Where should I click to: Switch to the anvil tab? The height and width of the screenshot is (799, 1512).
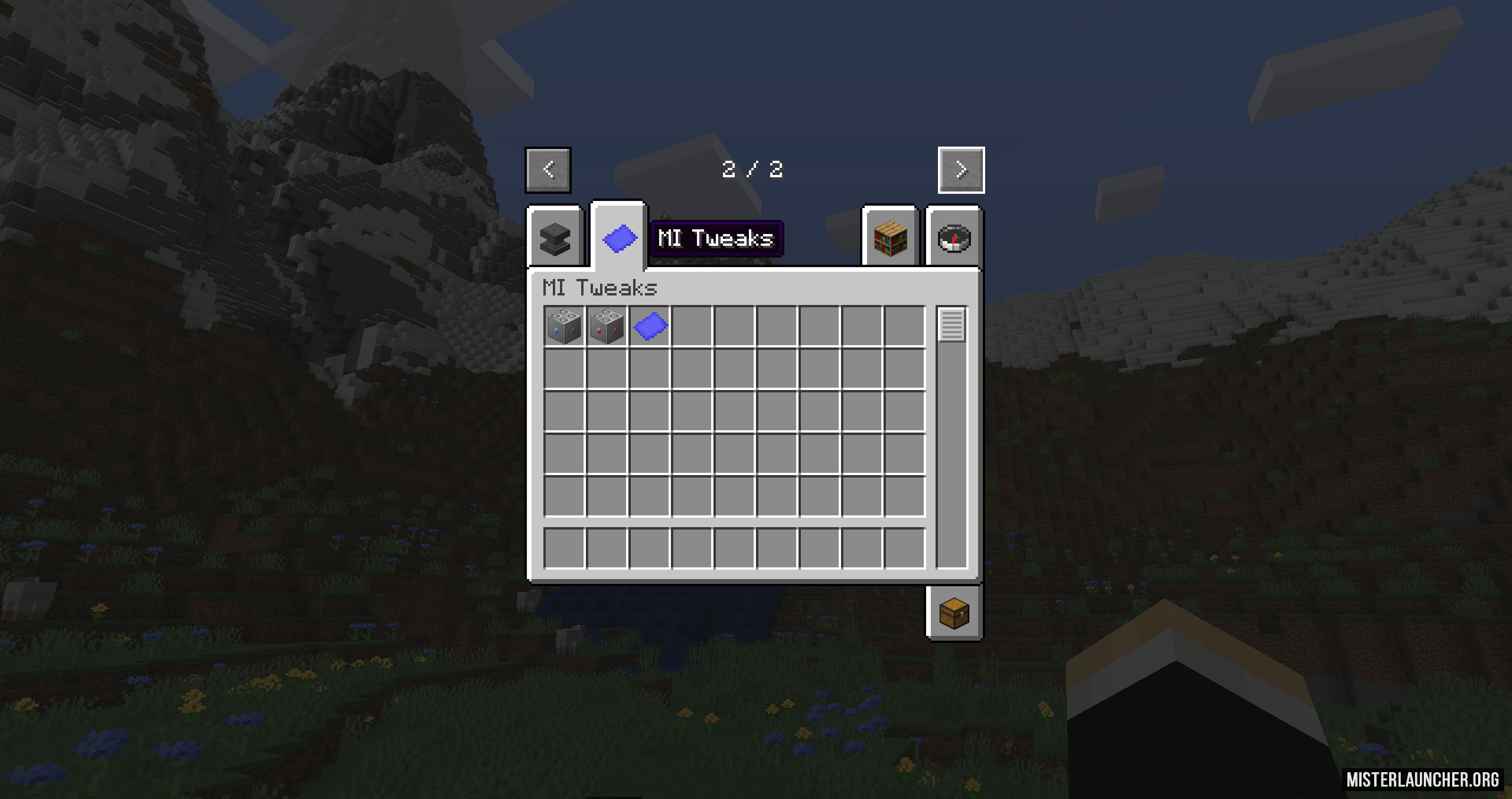(555, 238)
